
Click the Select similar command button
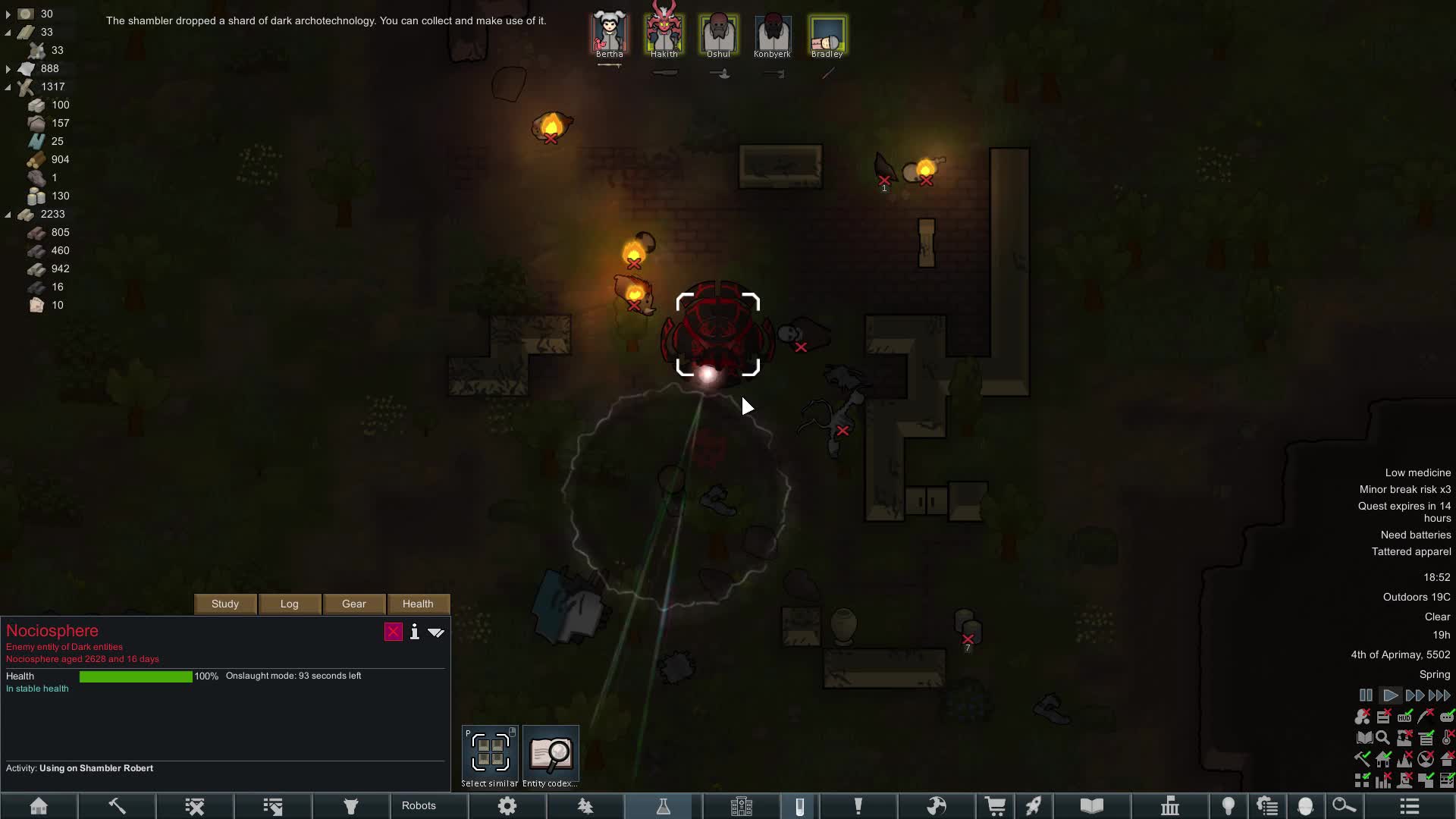490,752
